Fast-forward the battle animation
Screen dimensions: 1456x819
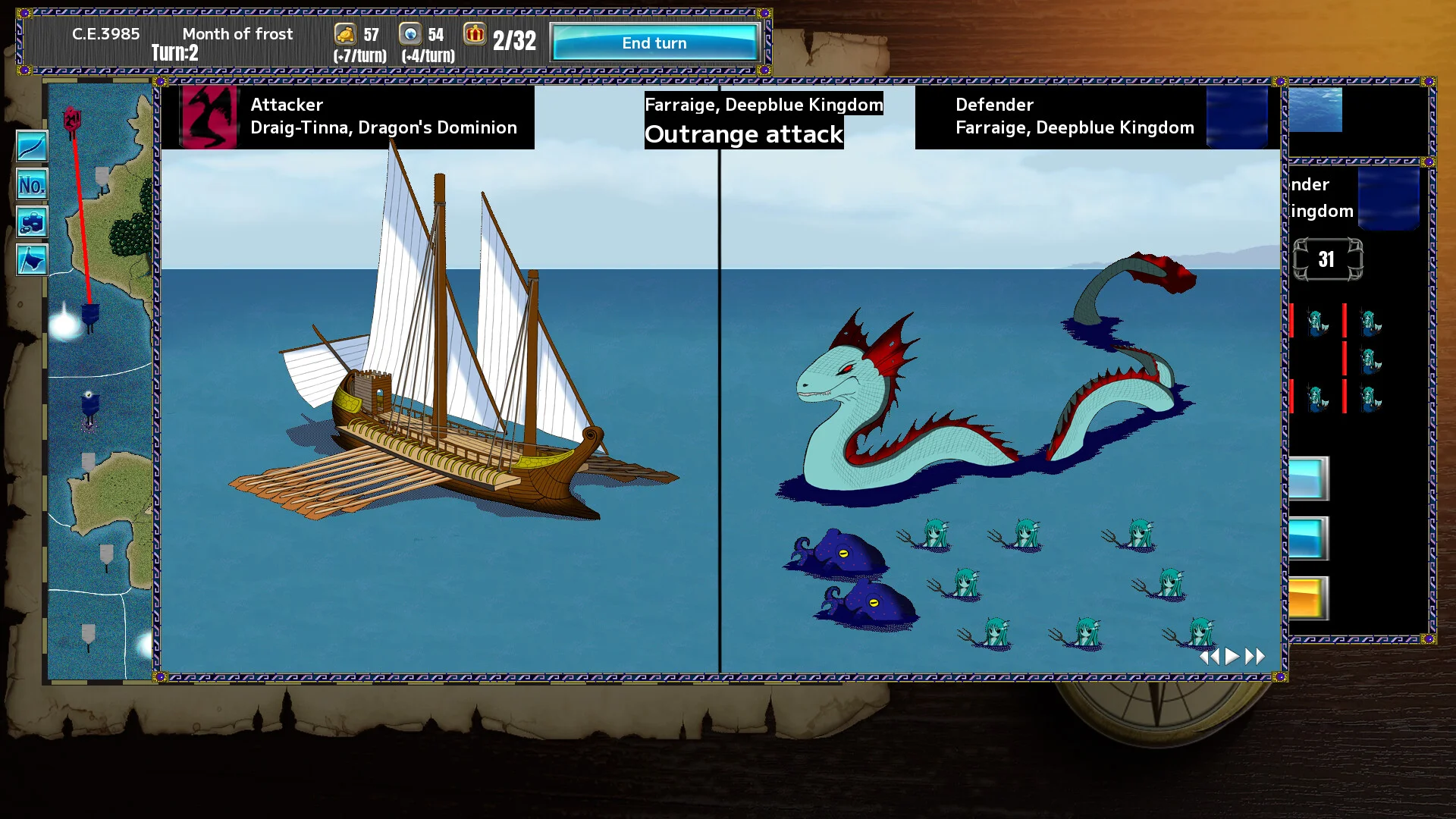point(1256,657)
